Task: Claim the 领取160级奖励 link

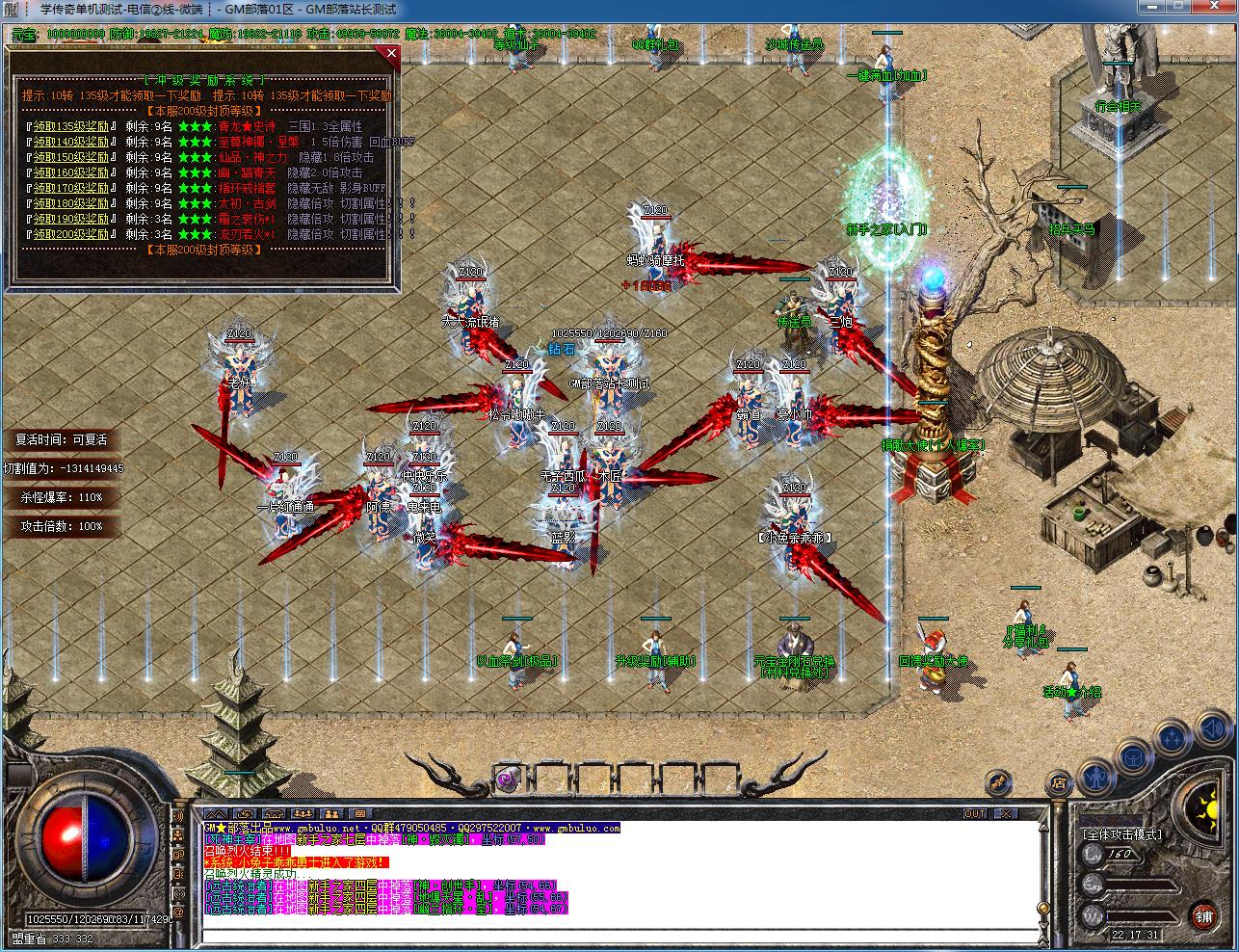Action: pos(71,172)
